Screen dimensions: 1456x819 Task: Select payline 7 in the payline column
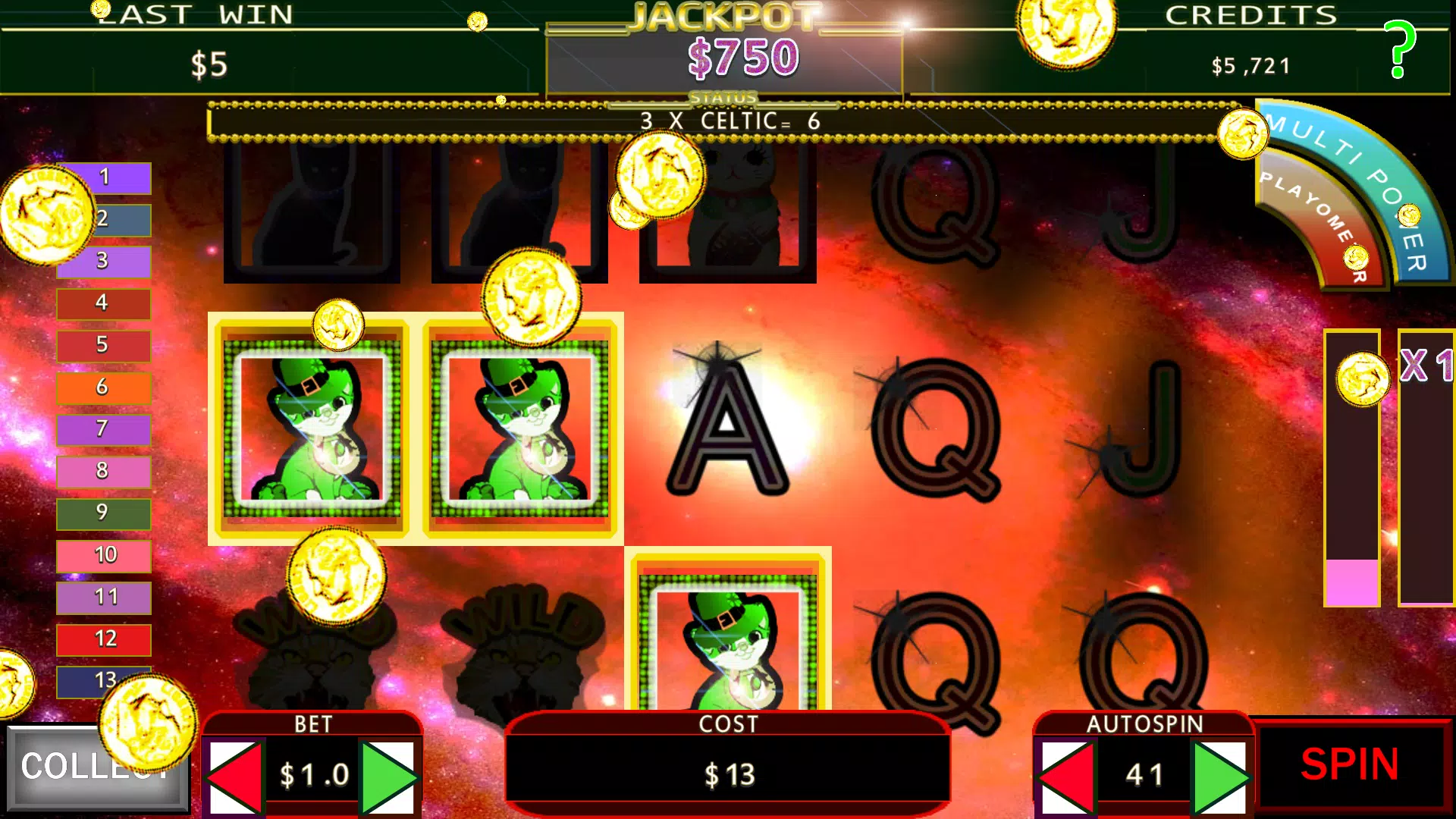point(103,429)
